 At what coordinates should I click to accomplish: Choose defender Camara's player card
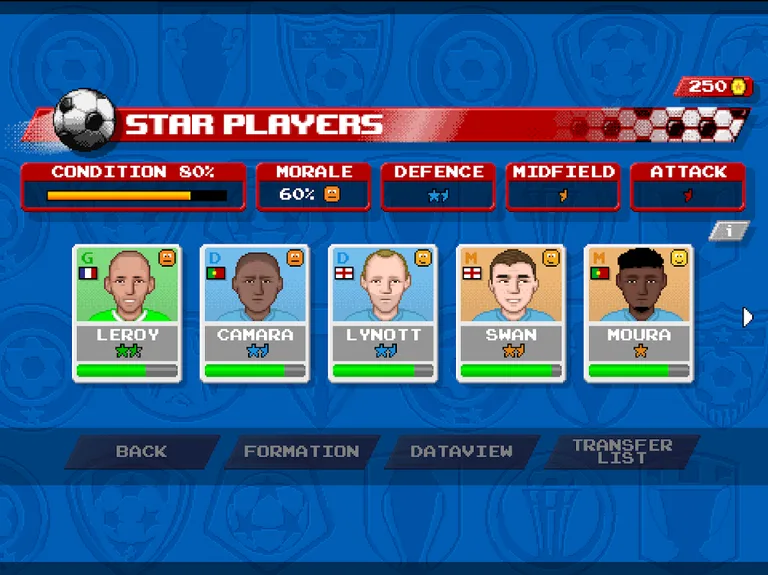[254, 312]
